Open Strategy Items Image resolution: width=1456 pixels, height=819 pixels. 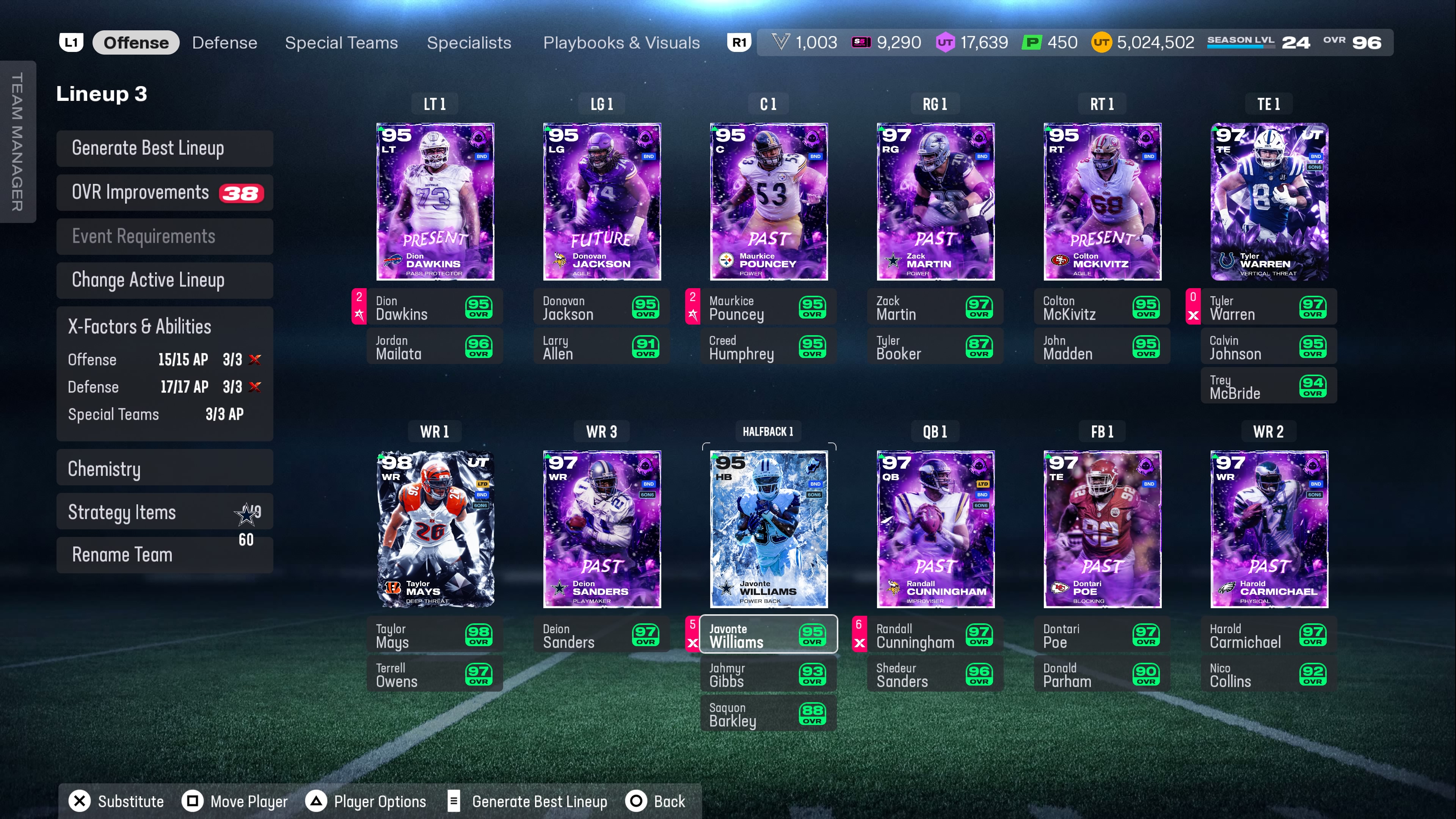pyautogui.click(x=165, y=512)
